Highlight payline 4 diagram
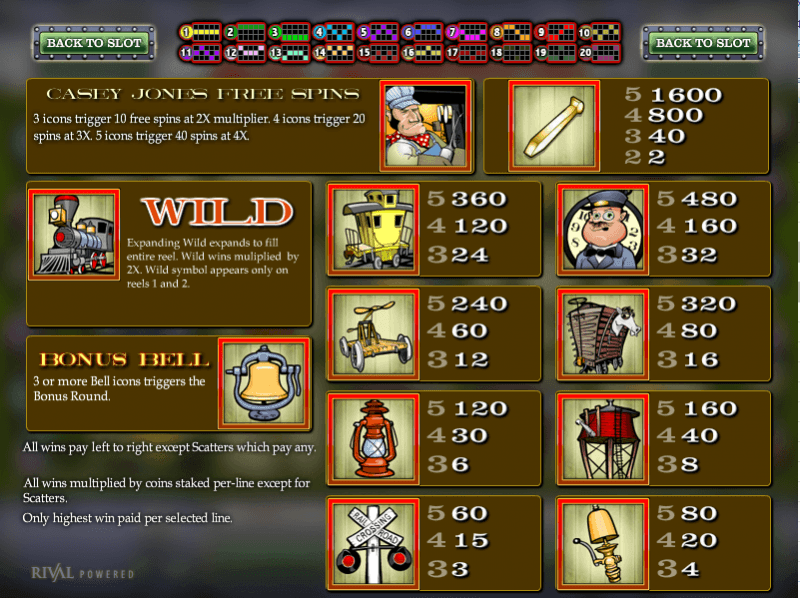This screenshot has height=598, width=800. [x=332, y=33]
